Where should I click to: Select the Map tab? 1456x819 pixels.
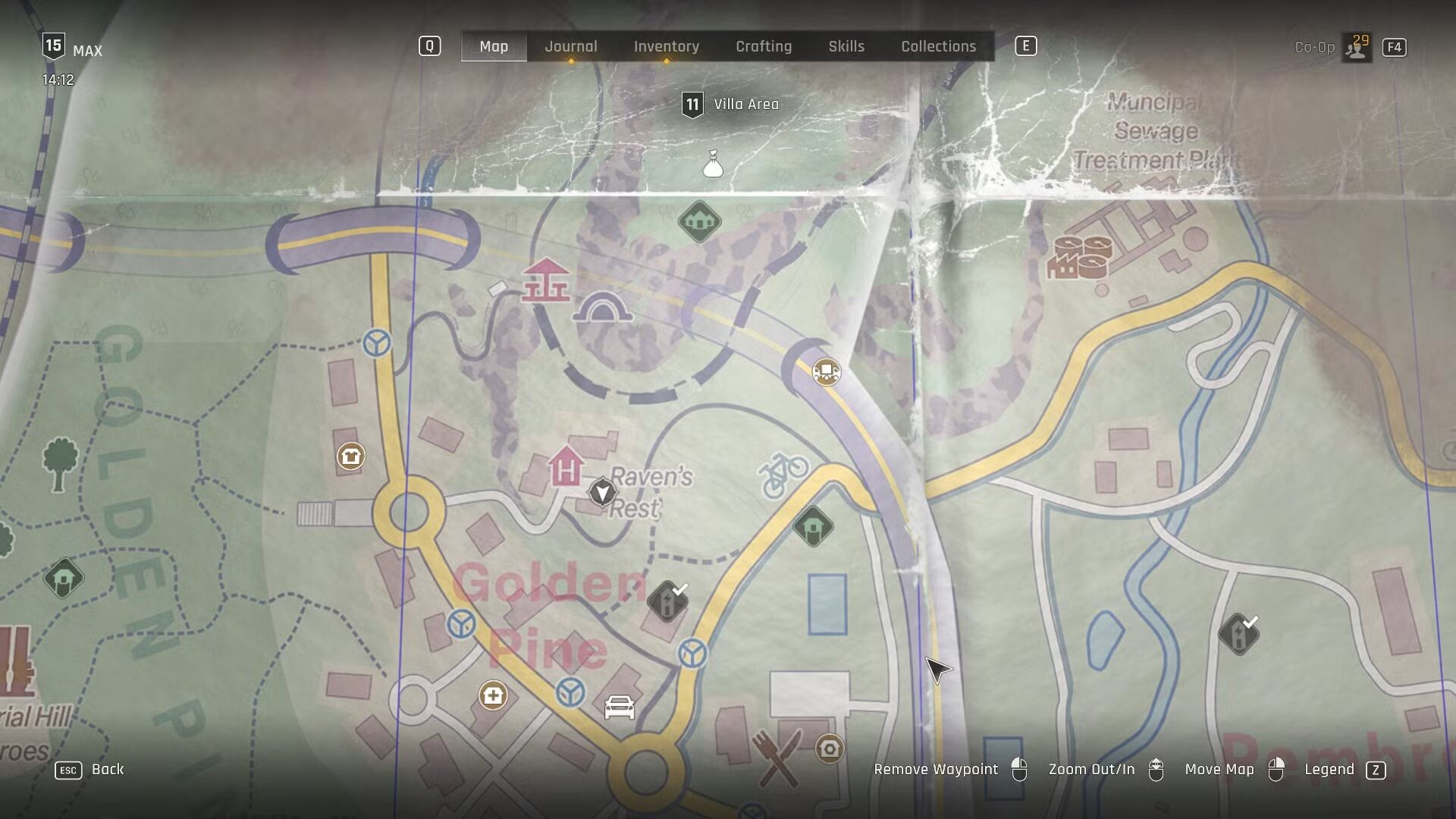pyautogui.click(x=494, y=46)
